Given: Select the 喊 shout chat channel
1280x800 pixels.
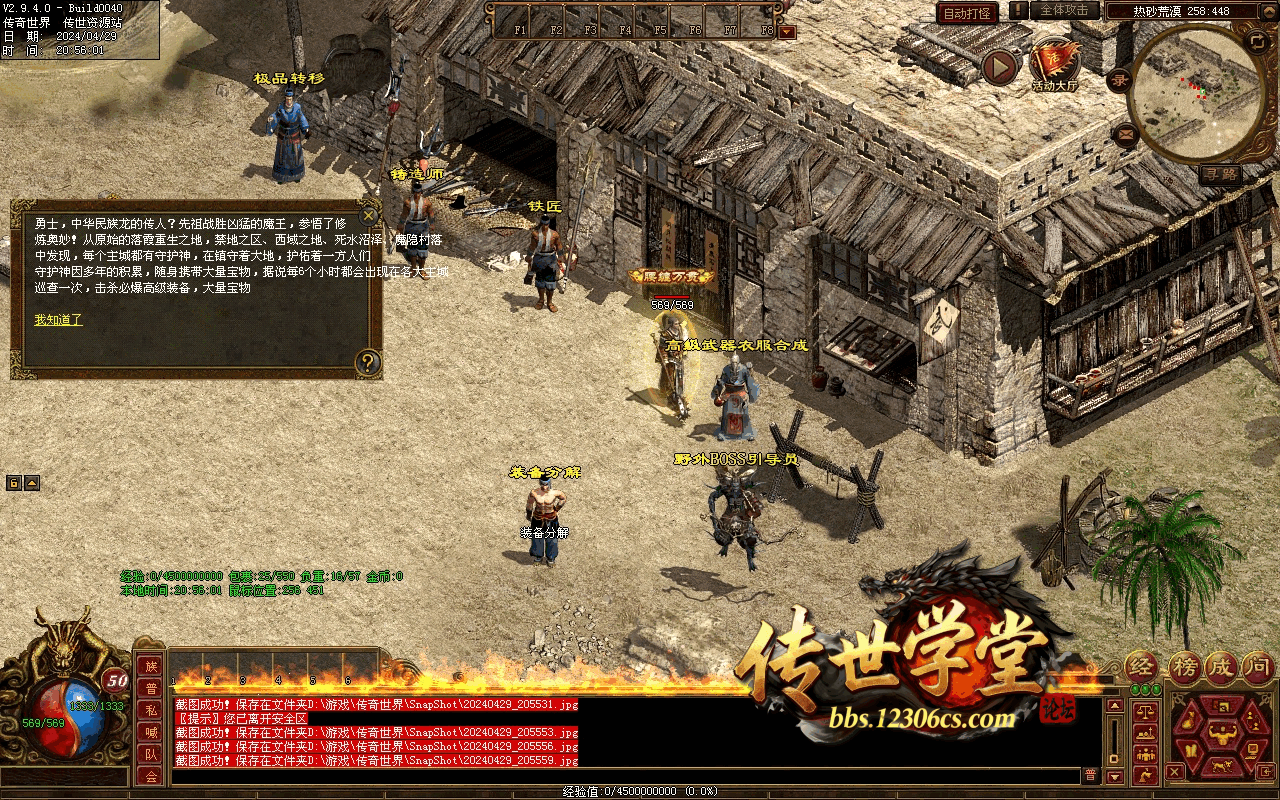Looking at the screenshot, I should point(151,732).
